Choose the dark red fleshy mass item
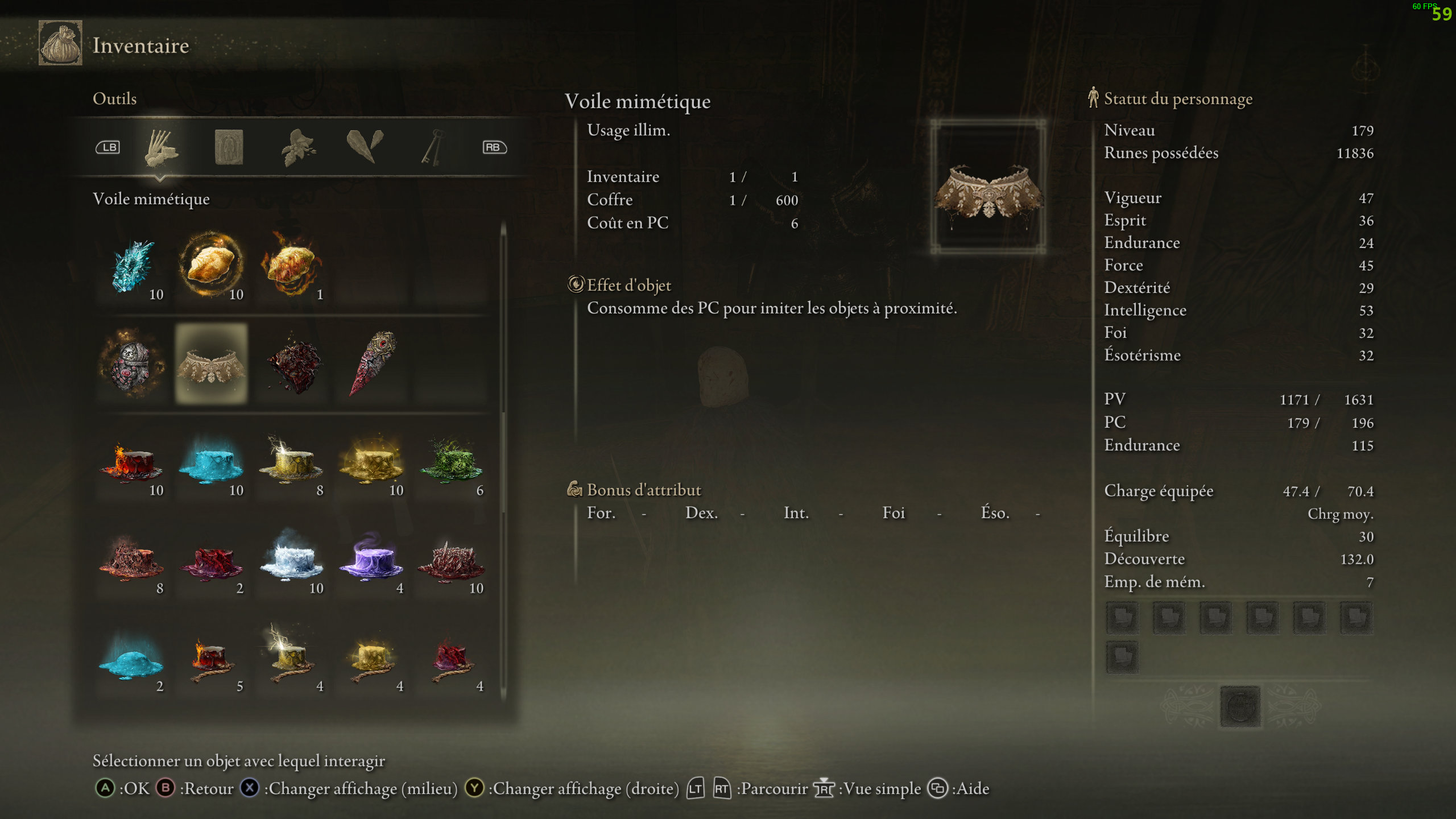 (x=292, y=364)
